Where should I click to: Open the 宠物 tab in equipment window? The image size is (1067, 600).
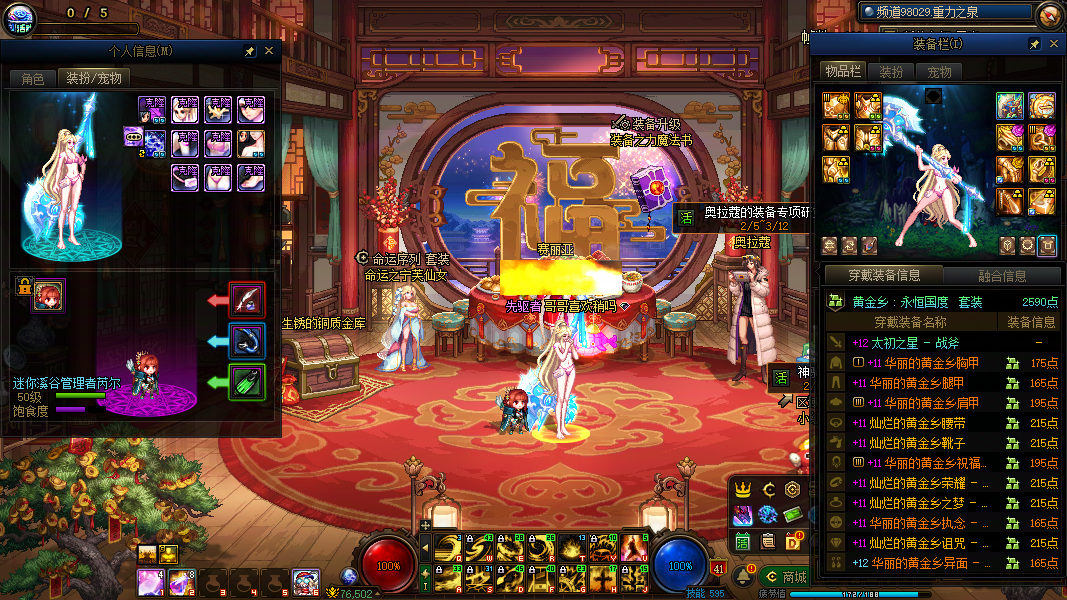click(x=939, y=72)
